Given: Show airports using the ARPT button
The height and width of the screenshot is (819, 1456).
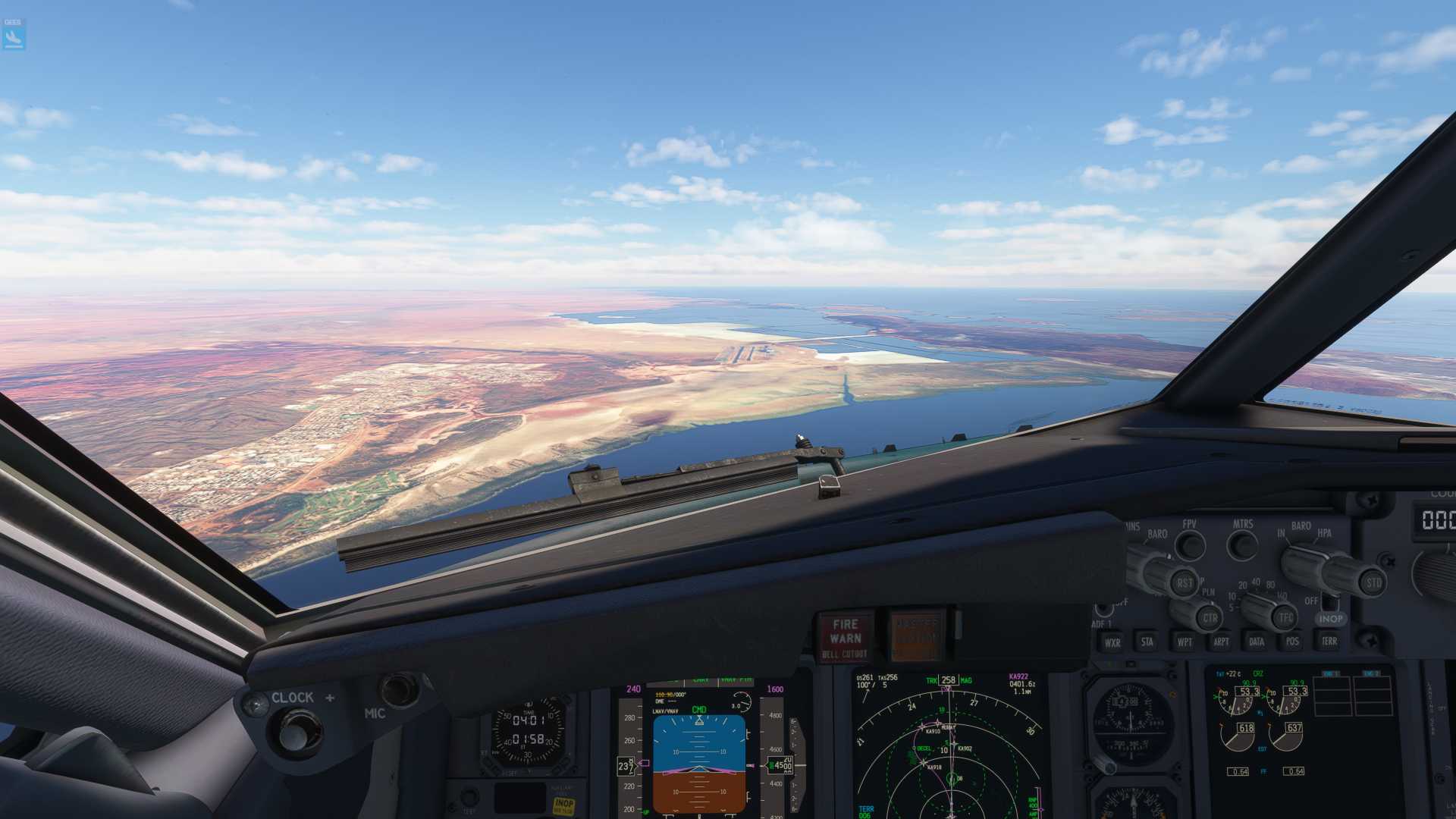Looking at the screenshot, I should 1221,642.
